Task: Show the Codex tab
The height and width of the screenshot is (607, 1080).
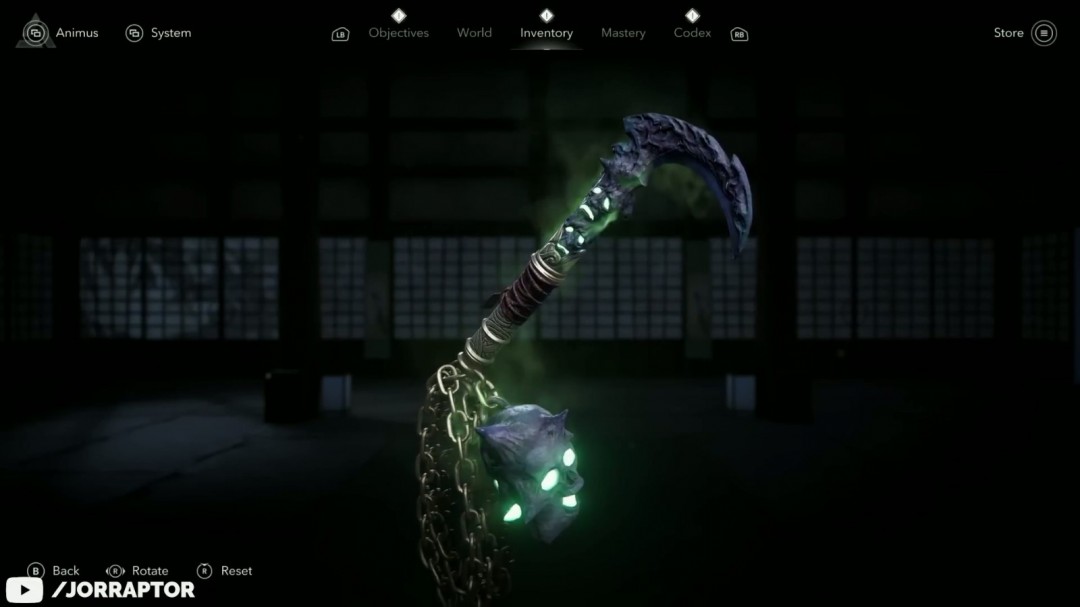Action: tap(692, 33)
